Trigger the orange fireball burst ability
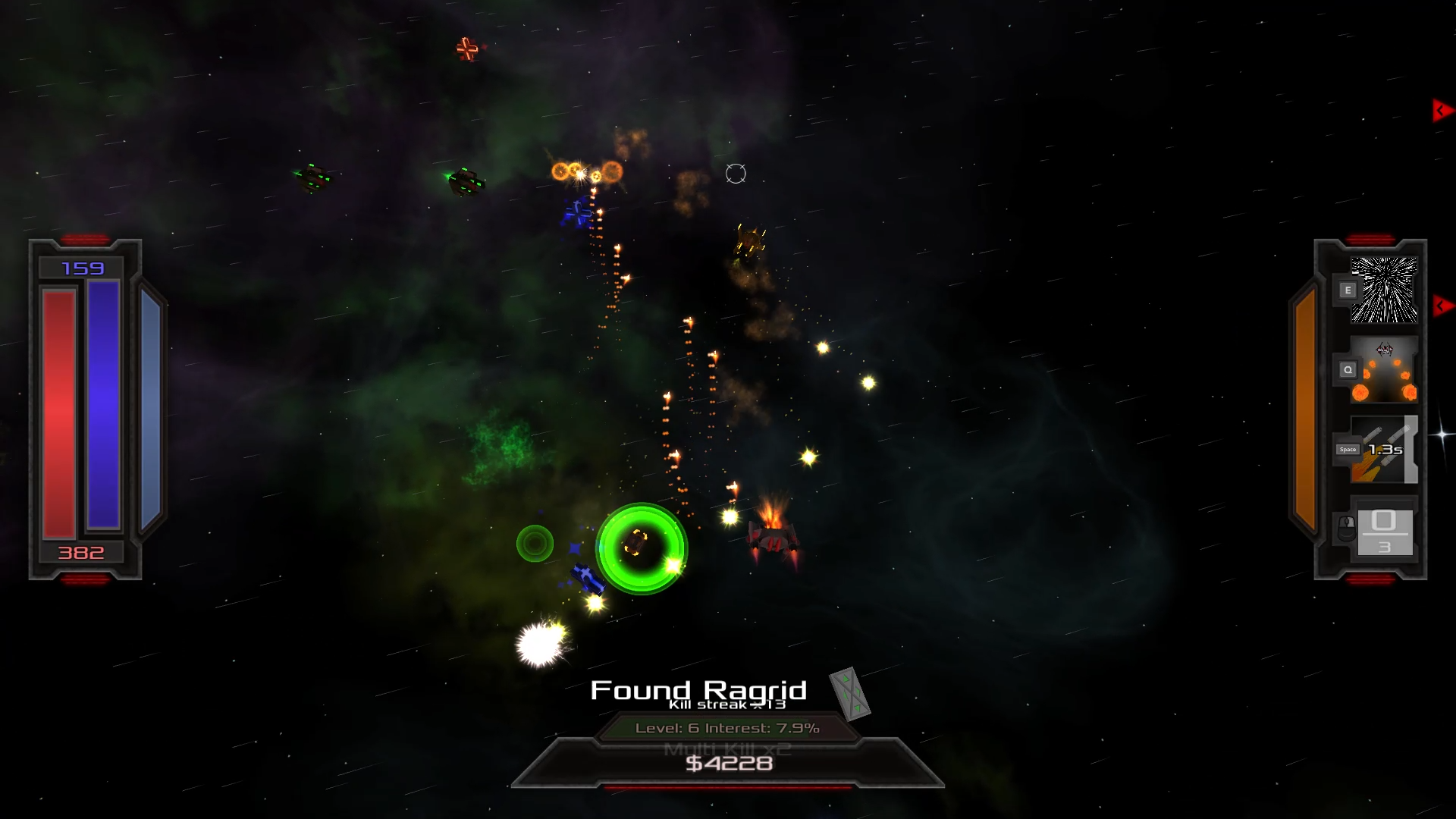 point(1383,370)
